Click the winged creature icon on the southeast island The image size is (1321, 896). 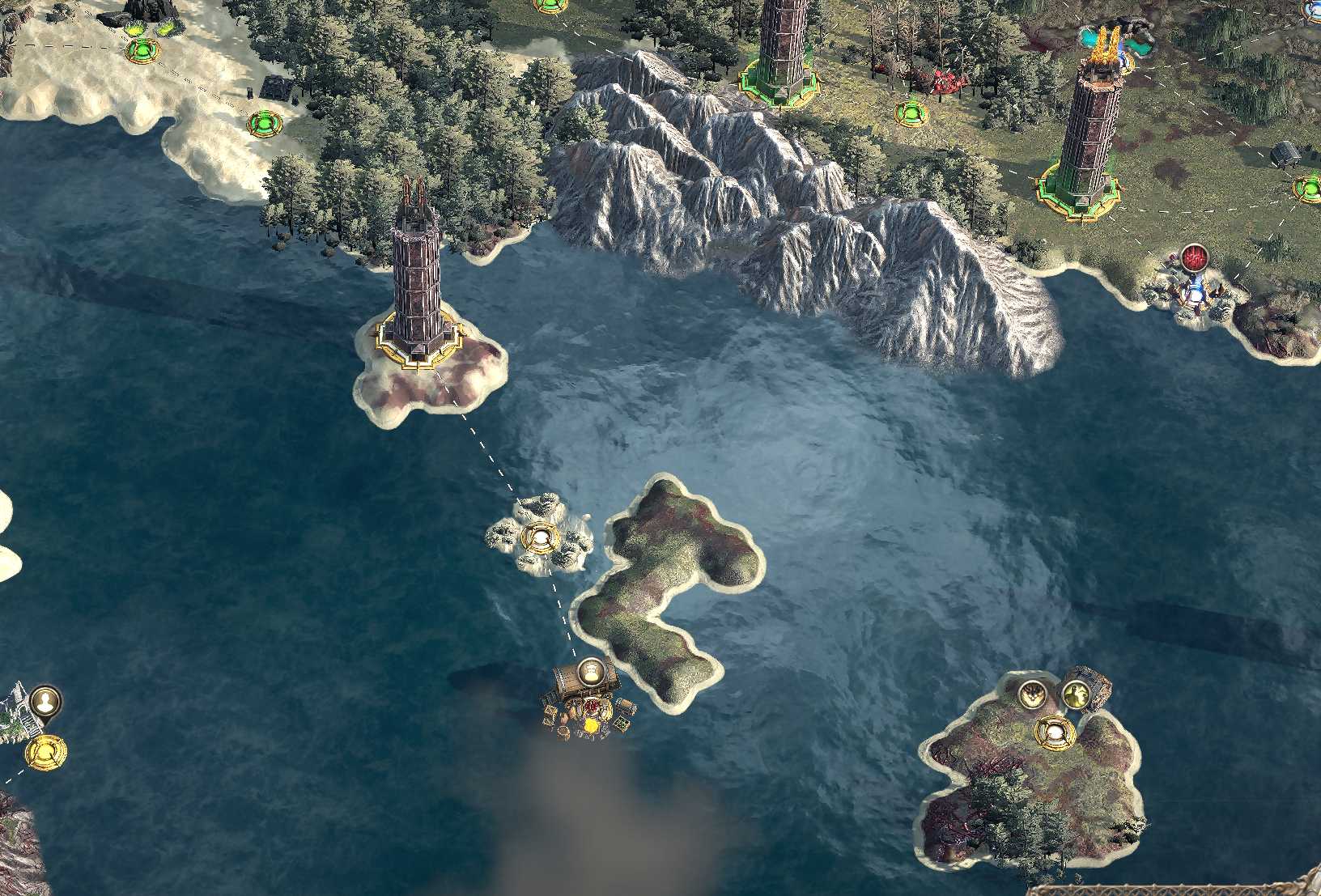[1031, 694]
